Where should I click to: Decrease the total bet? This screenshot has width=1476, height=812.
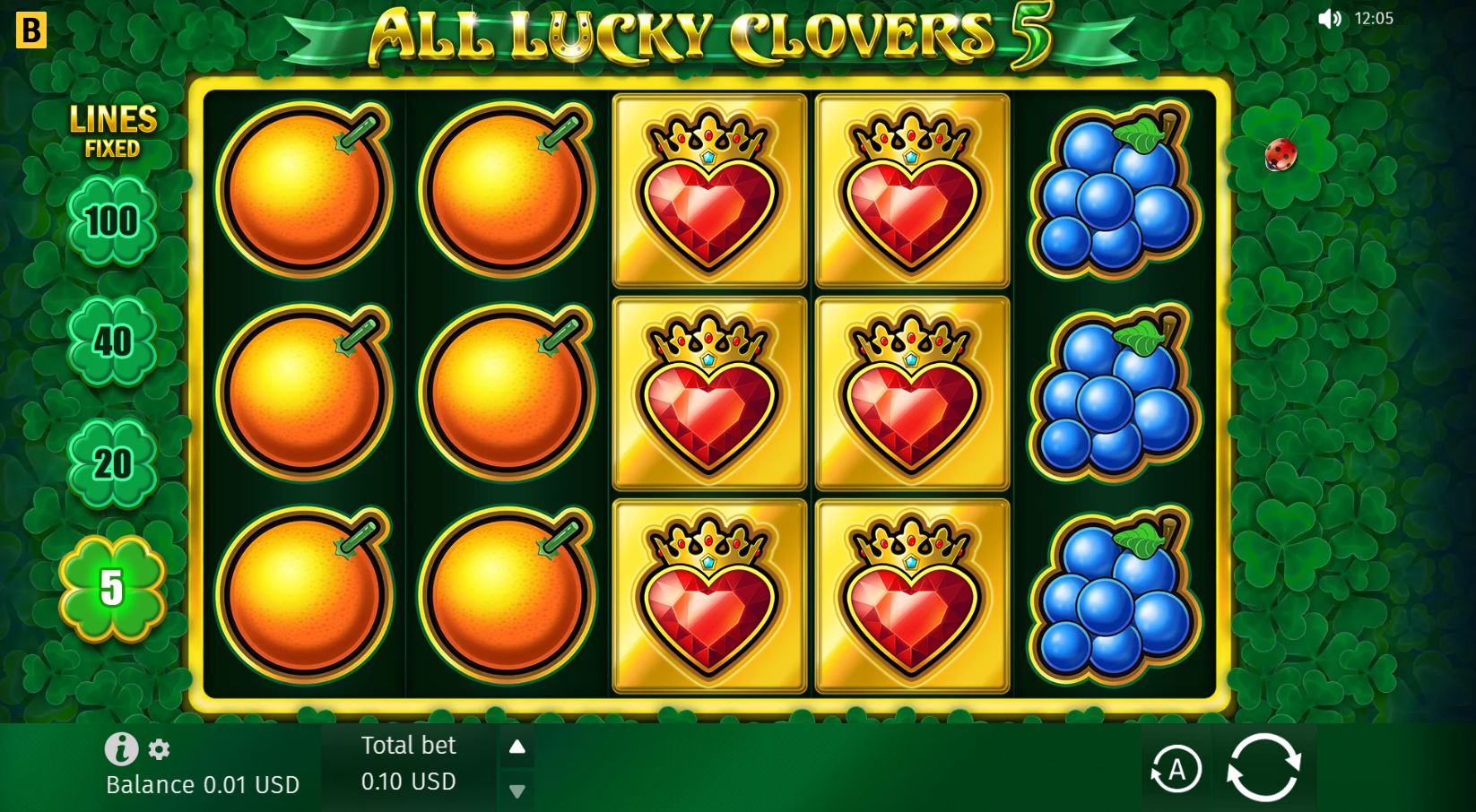coord(517,792)
